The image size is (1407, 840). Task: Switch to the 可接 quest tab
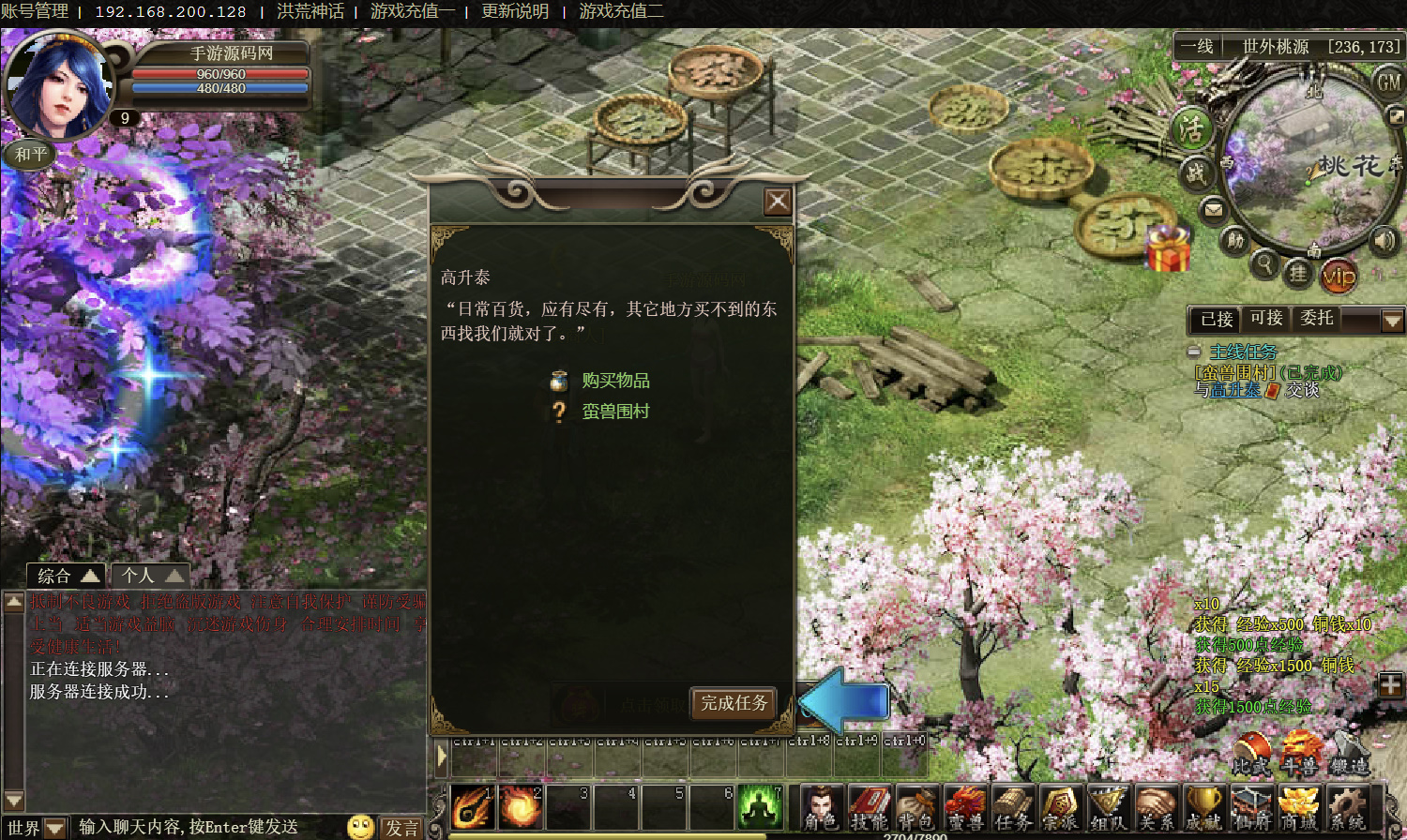(x=1266, y=319)
